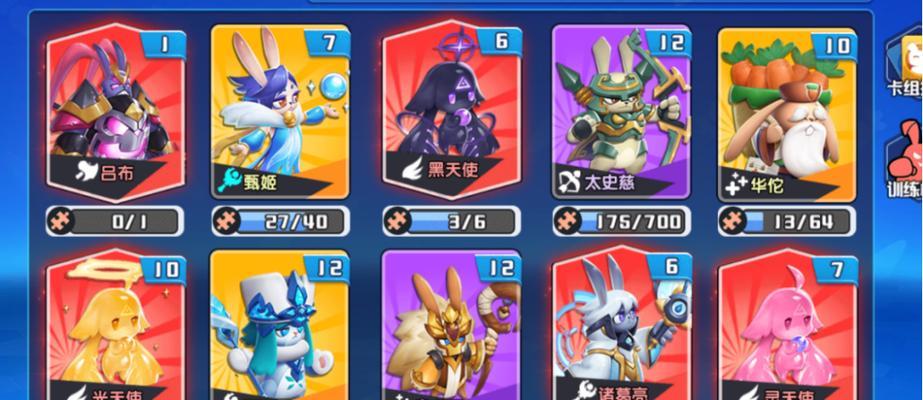
Task: Open the 训练 training menu
Action: click(905, 160)
